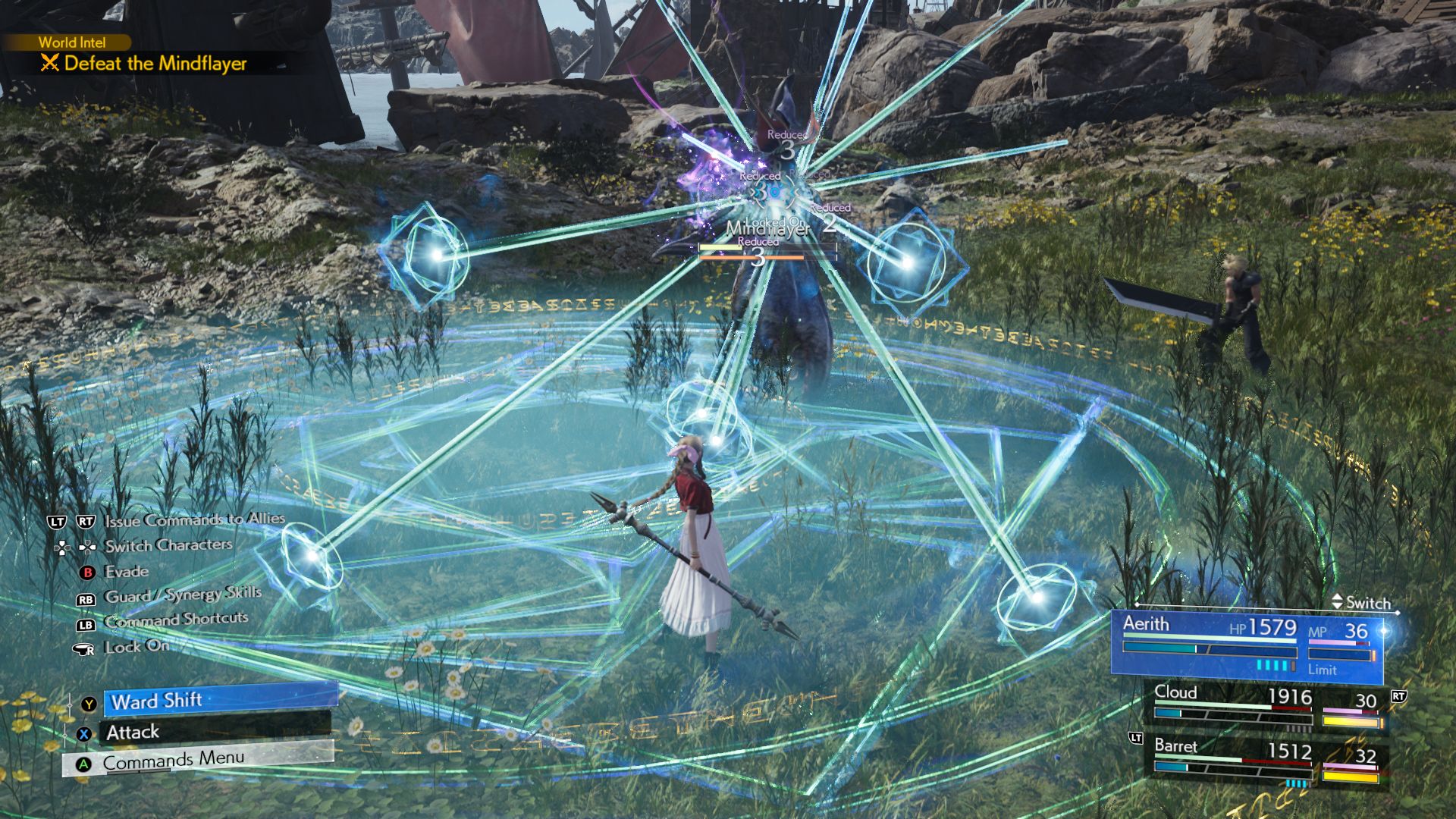Select Aerith's party status panel

click(x=1247, y=643)
